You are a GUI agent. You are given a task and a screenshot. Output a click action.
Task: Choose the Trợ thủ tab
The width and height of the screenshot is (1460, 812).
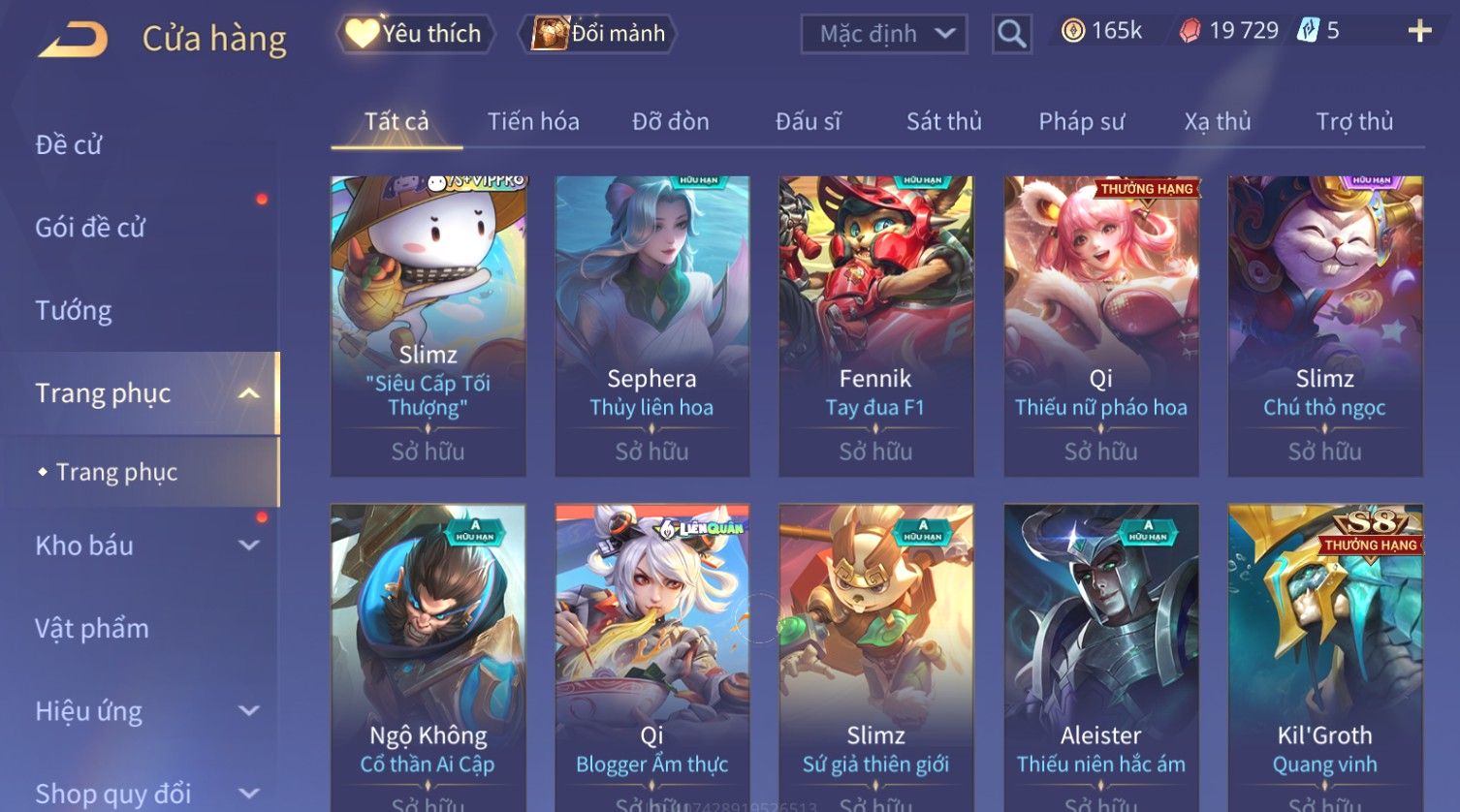[x=1353, y=122]
